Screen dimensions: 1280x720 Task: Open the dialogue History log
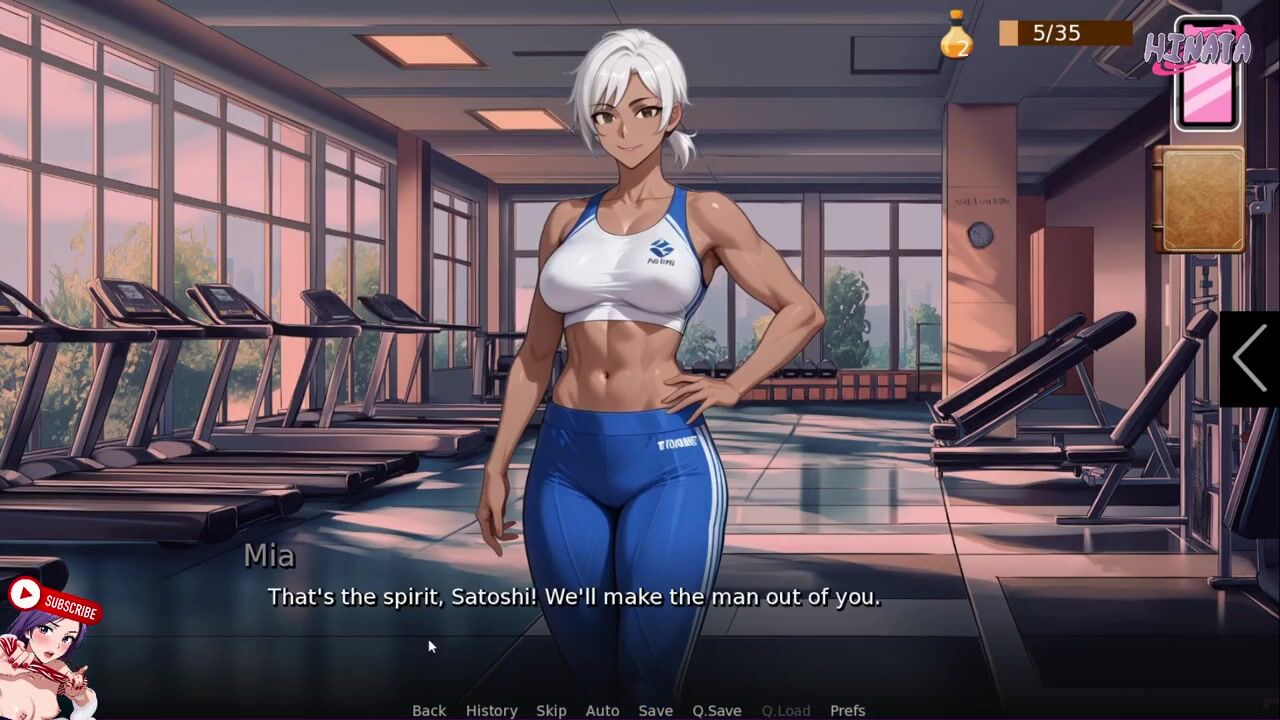pos(491,710)
